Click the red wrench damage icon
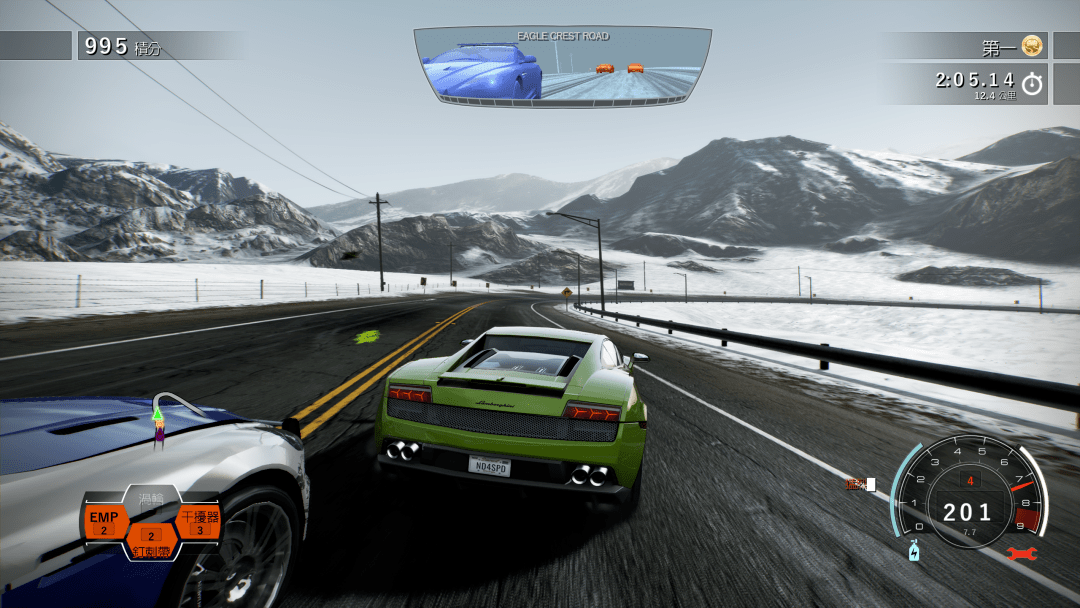This screenshot has height=608, width=1080. (1022, 553)
